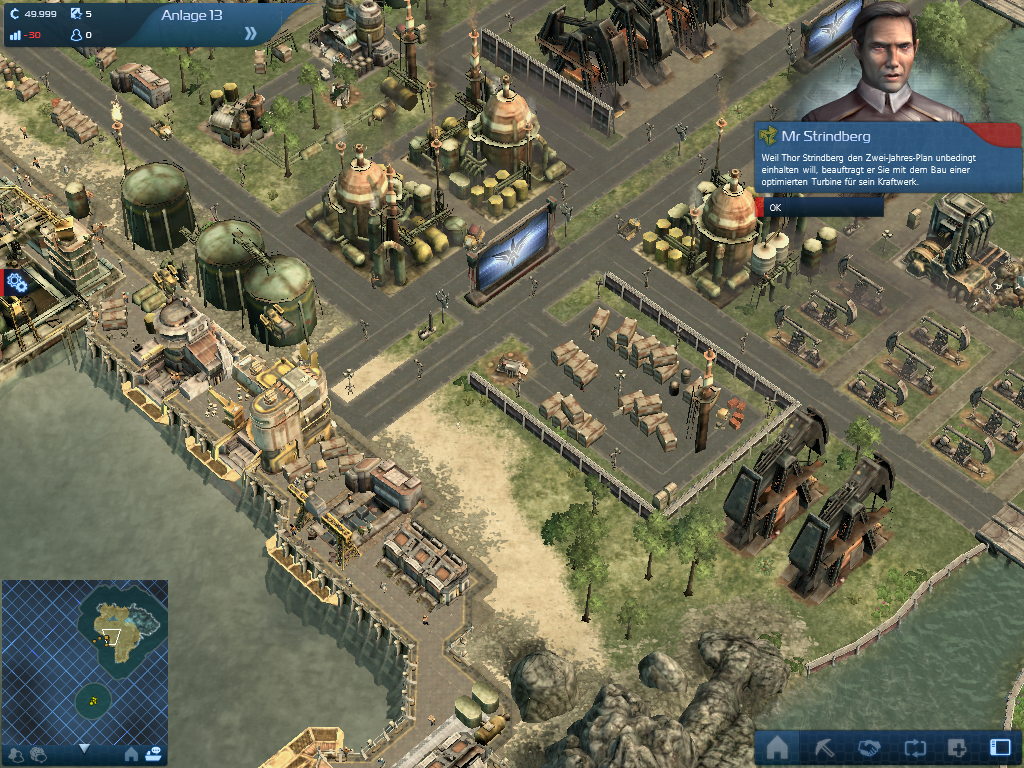Click the plus-box icon in the toolbar
The width and height of the screenshot is (1024, 768).
point(957,747)
